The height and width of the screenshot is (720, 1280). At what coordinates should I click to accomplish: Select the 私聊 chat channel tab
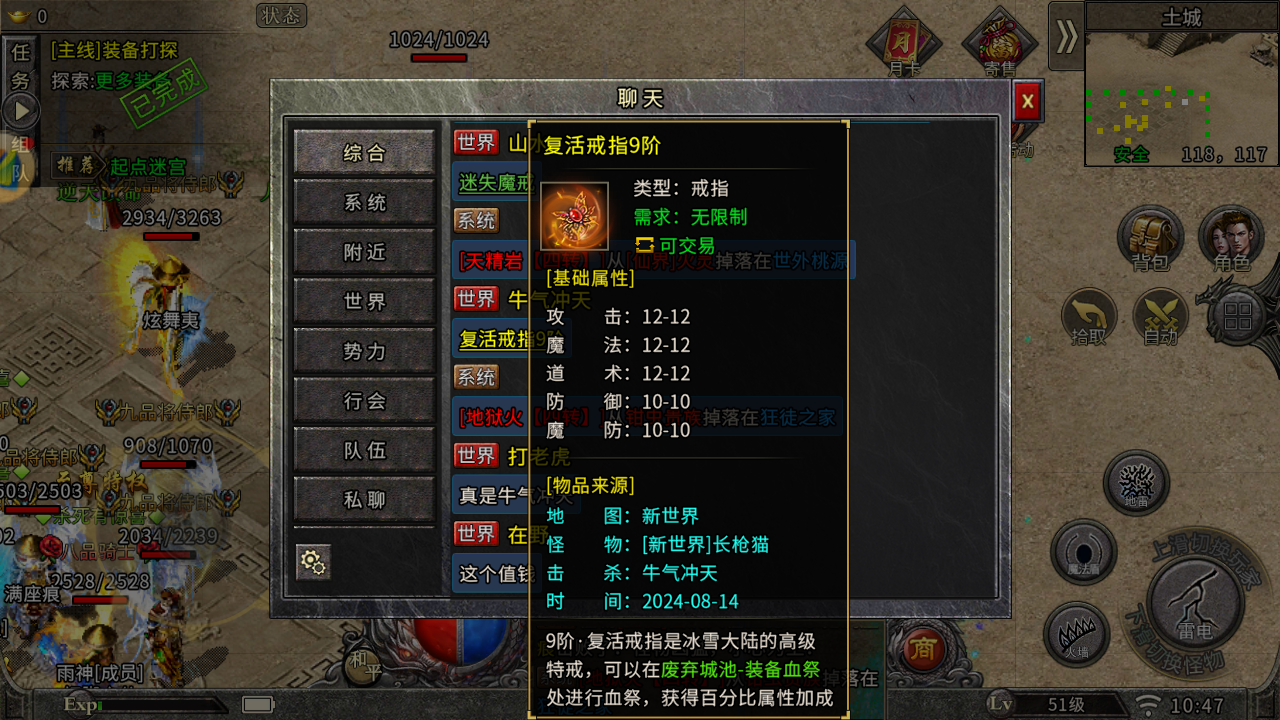(x=365, y=500)
